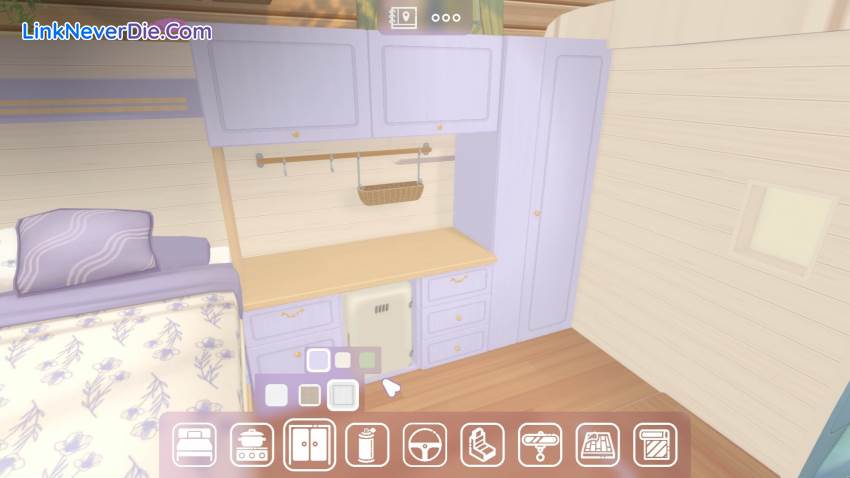Open the paint roller wallpaper category
This screenshot has width=850, height=478.
pos(367,445)
